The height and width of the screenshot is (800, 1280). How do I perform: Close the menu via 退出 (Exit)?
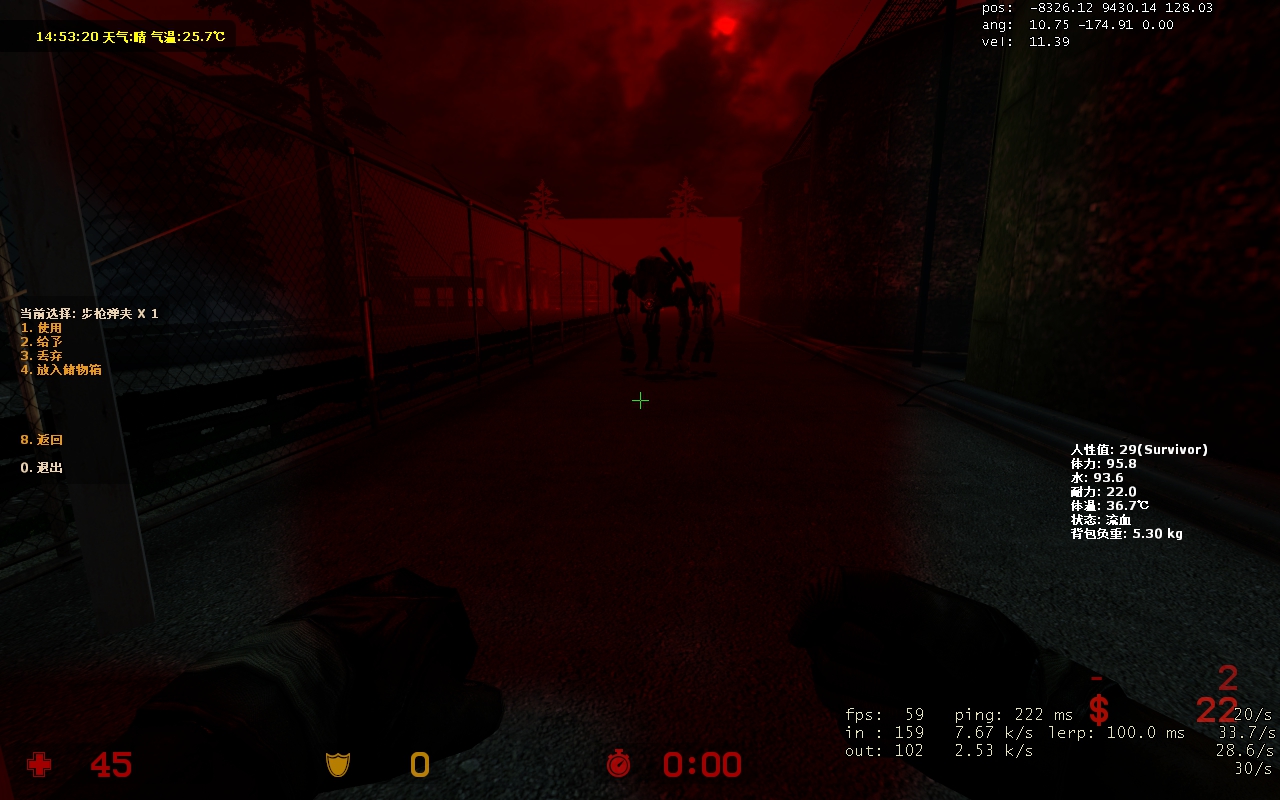click(x=42, y=468)
